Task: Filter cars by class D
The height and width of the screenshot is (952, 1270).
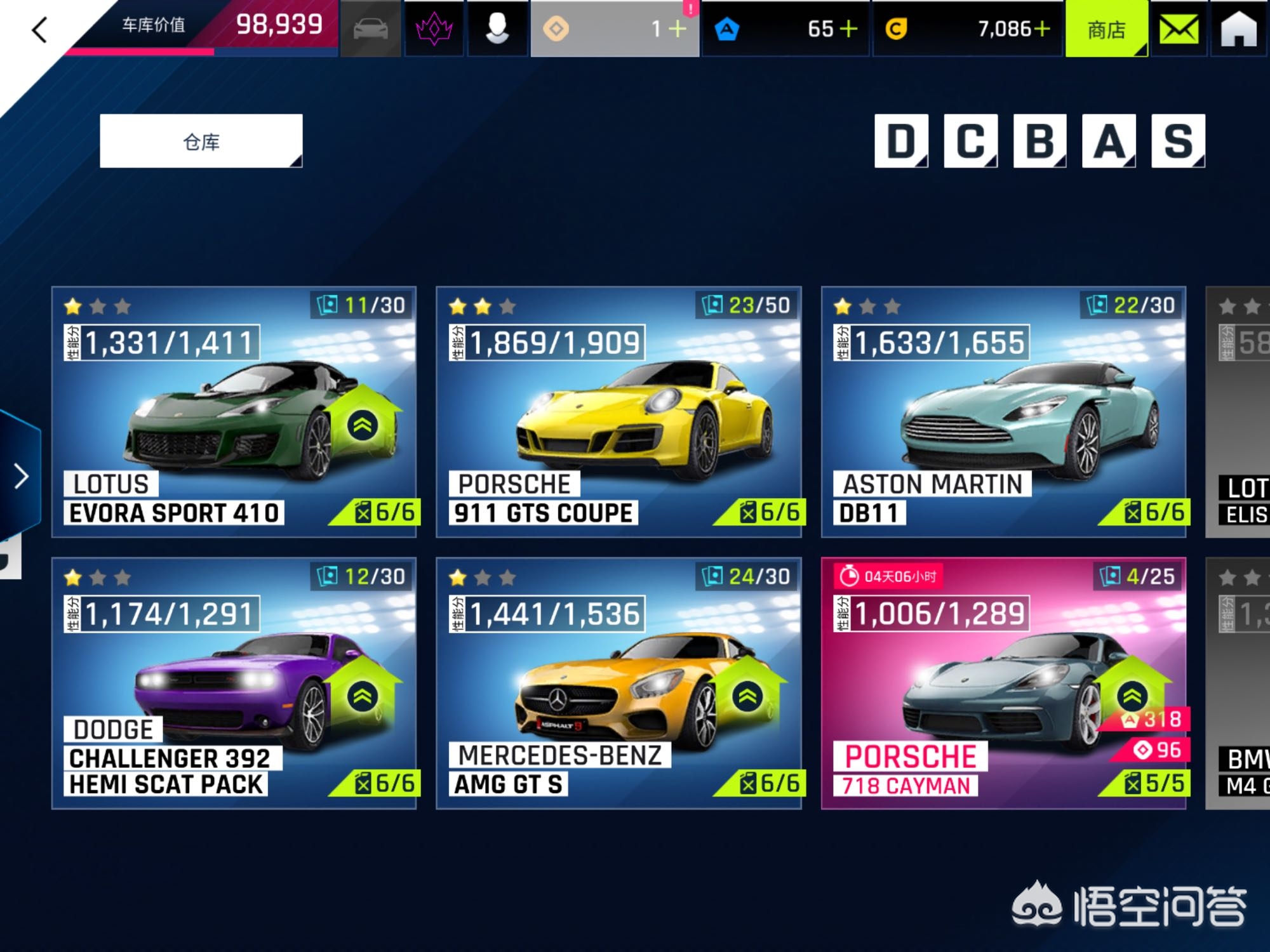Action: point(900,141)
